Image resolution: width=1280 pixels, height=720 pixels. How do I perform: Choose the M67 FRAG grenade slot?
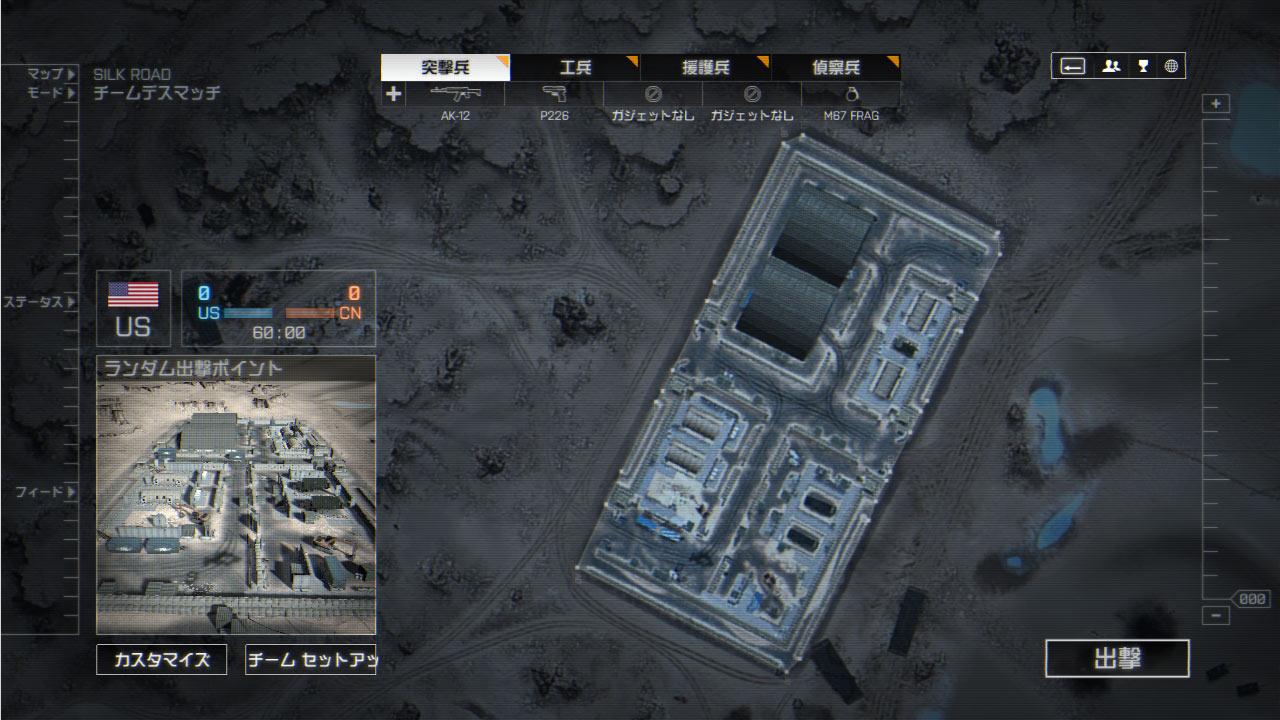click(x=851, y=102)
